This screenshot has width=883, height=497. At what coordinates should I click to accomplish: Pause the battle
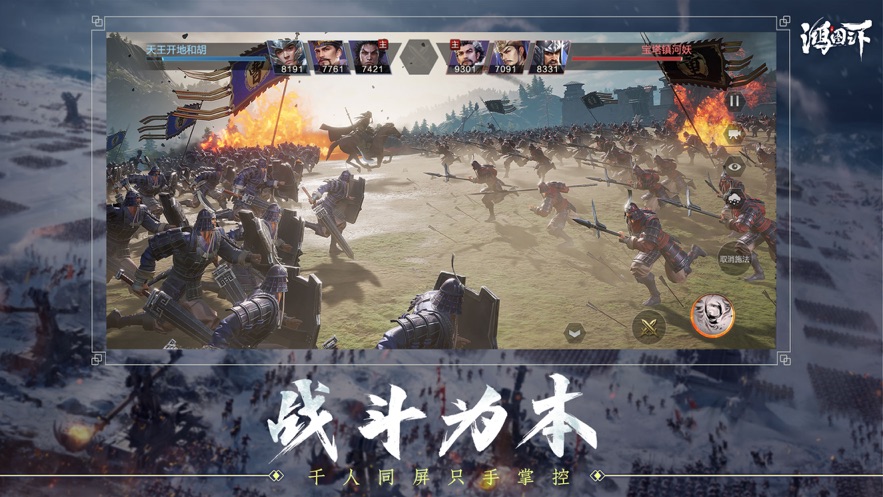pos(735,100)
